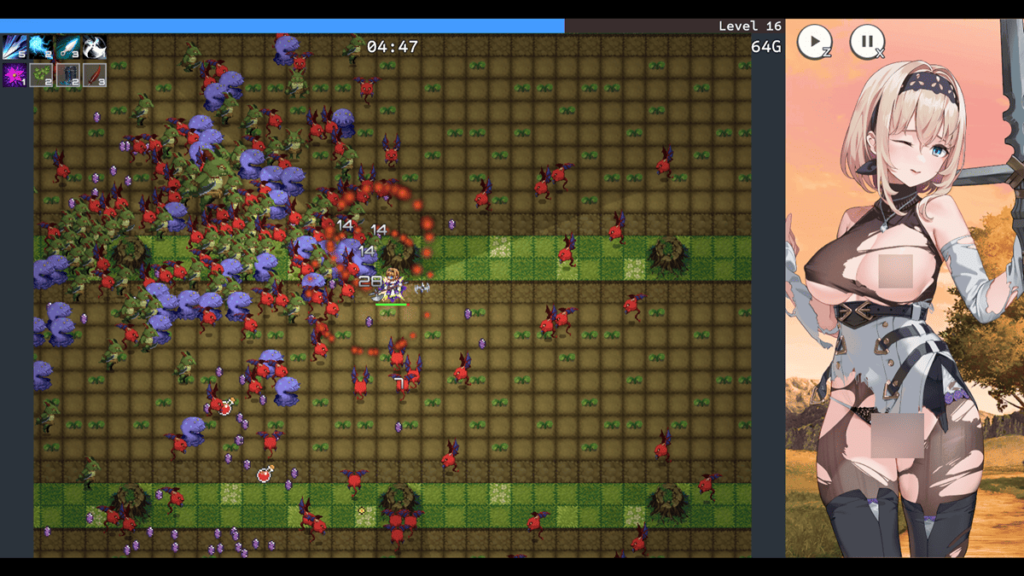Select the red feather item slot

click(94, 75)
